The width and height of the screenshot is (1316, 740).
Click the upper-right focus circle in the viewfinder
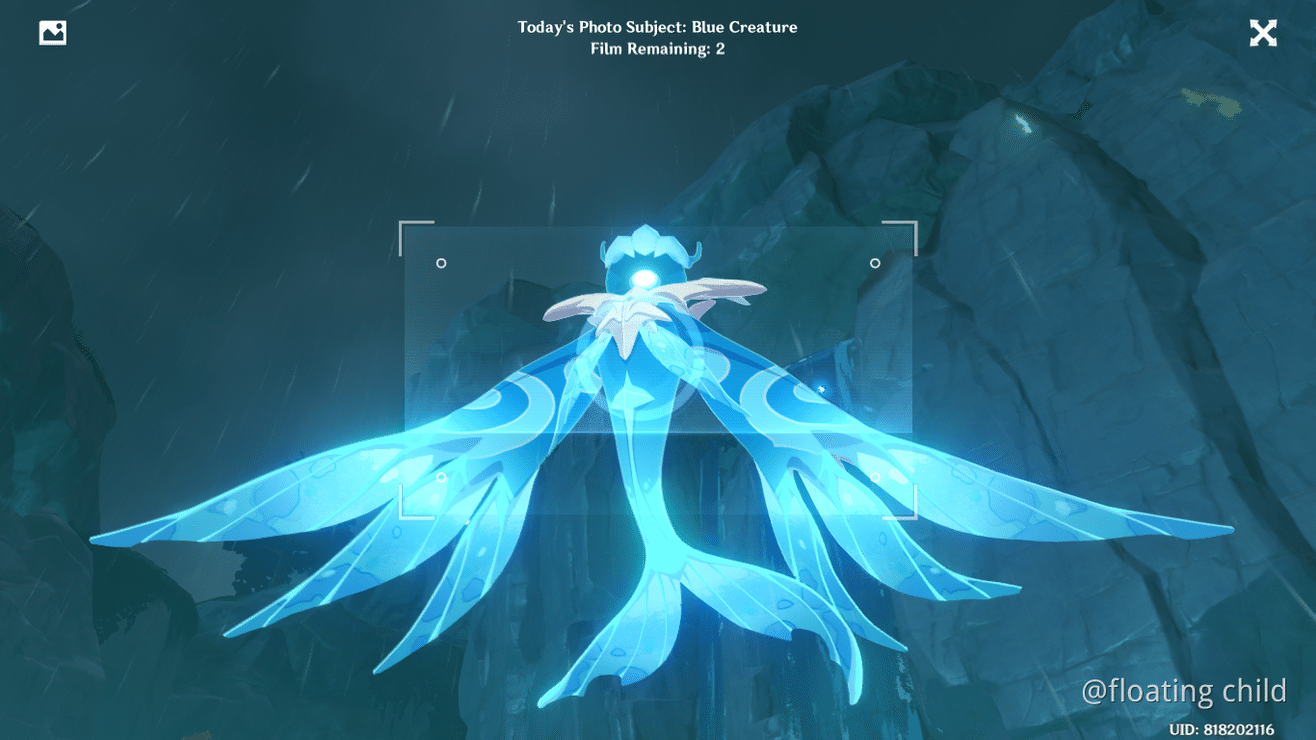click(x=875, y=263)
